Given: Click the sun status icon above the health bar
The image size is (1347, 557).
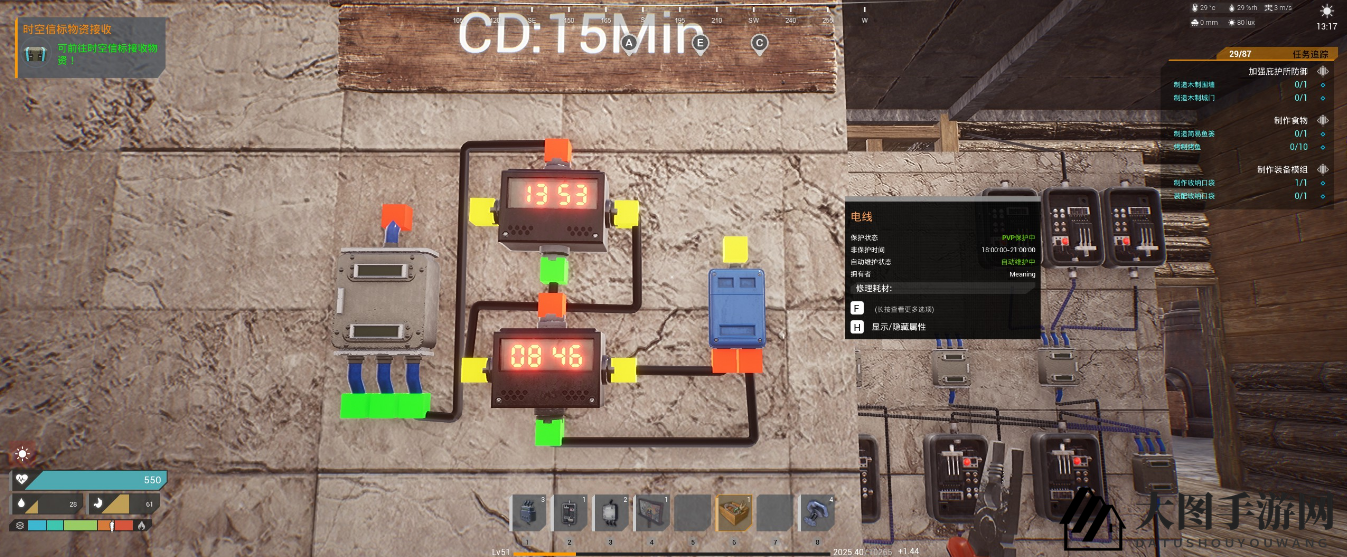Looking at the screenshot, I should tap(21, 455).
